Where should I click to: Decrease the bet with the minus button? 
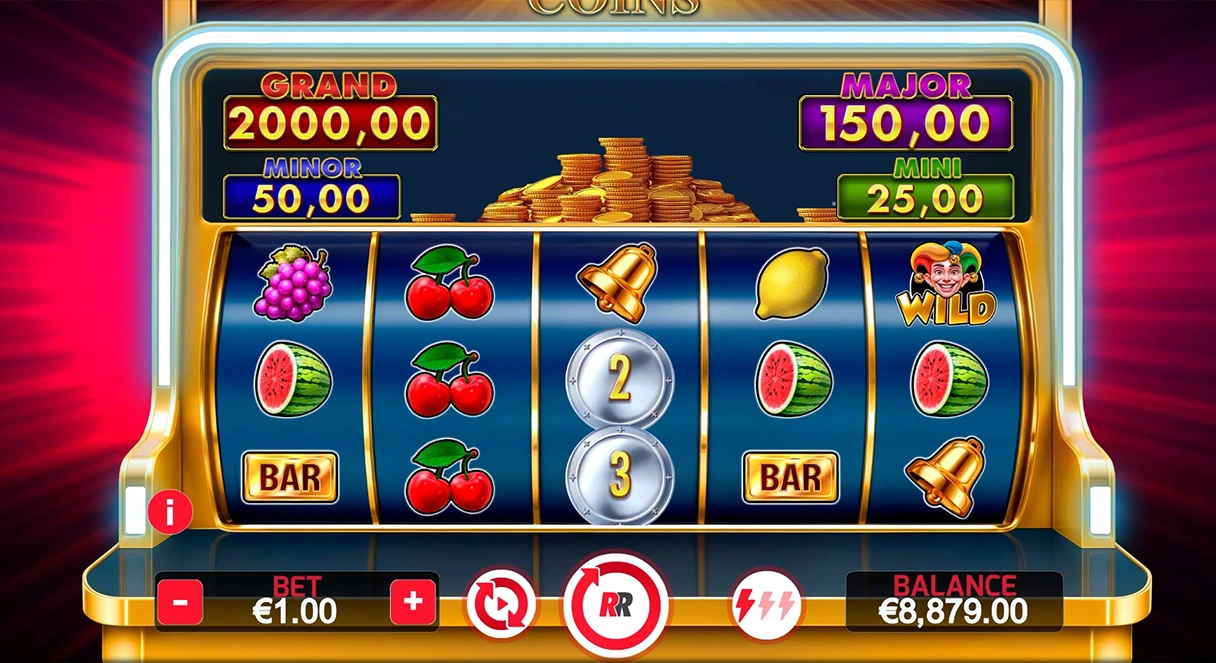pos(180,603)
